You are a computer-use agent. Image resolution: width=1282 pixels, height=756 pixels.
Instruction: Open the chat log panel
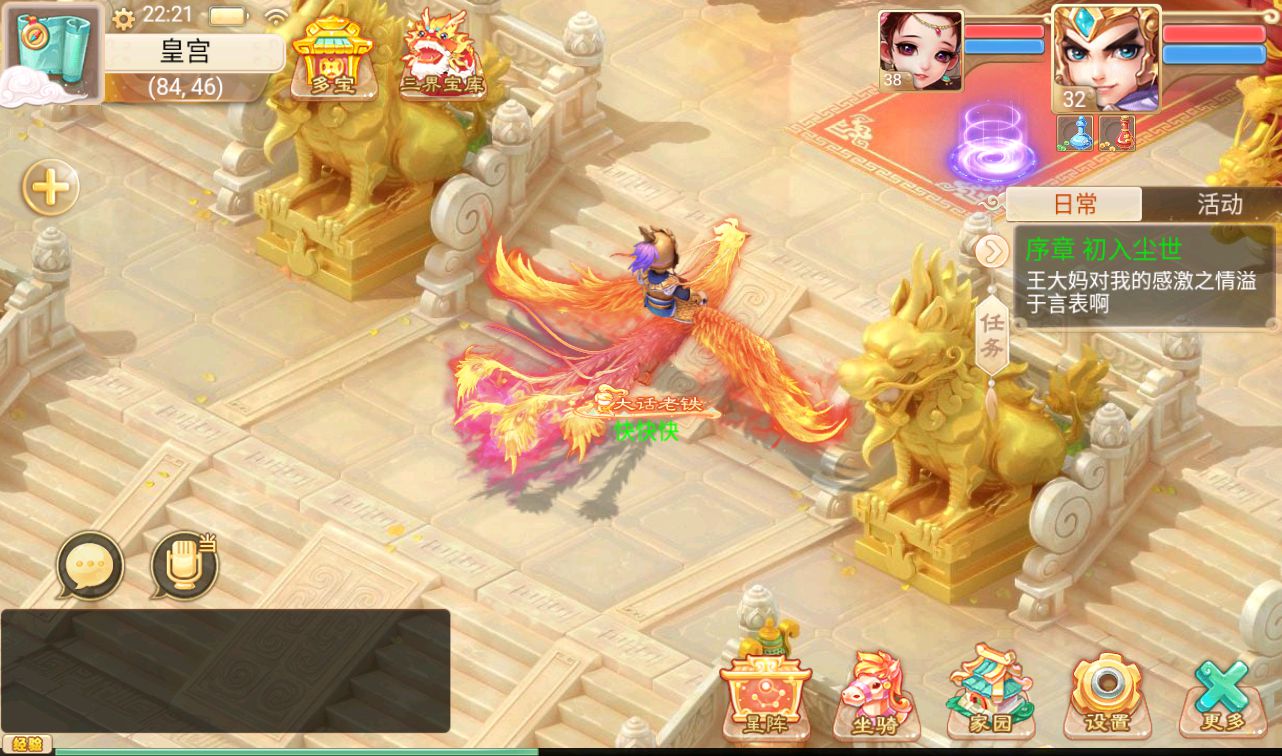click(225, 670)
